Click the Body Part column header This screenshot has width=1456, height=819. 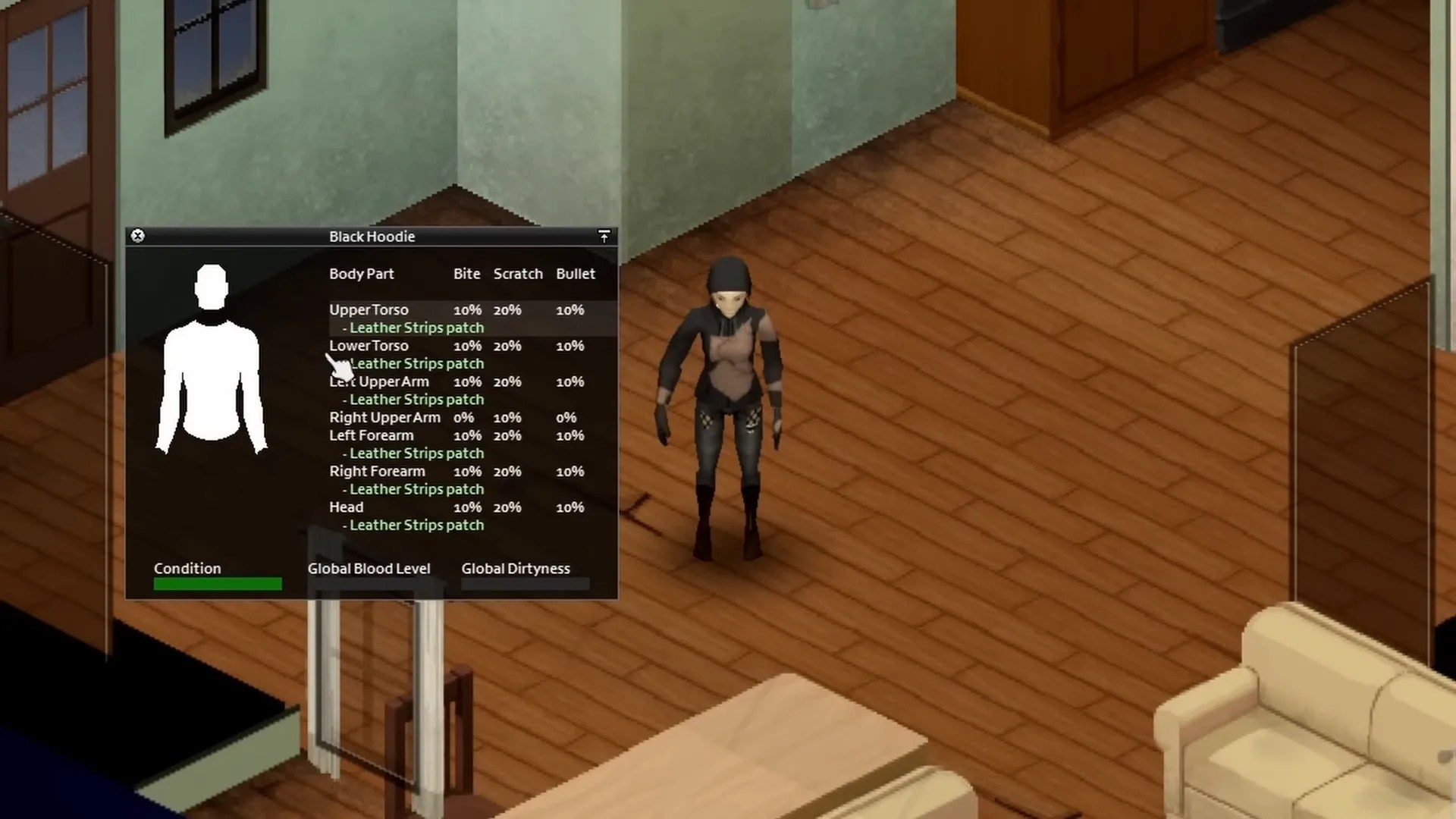point(362,274)
